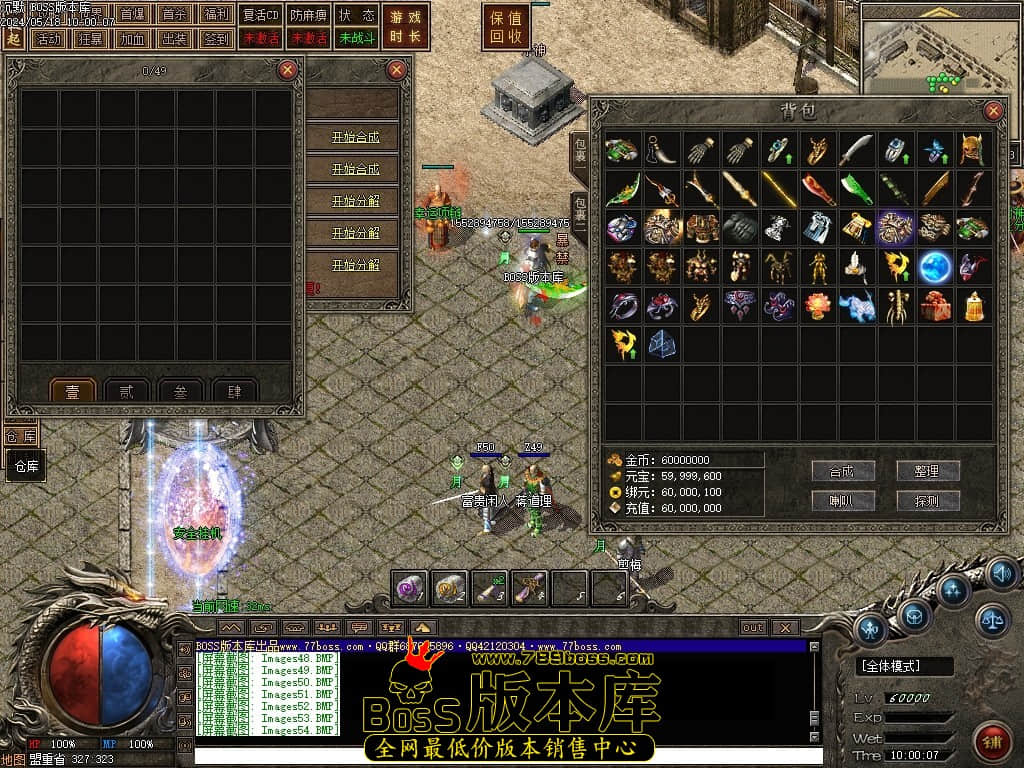Select the blue glowing orb item
The width and height of the screenshot is (1024, 768).
[934, 267]
